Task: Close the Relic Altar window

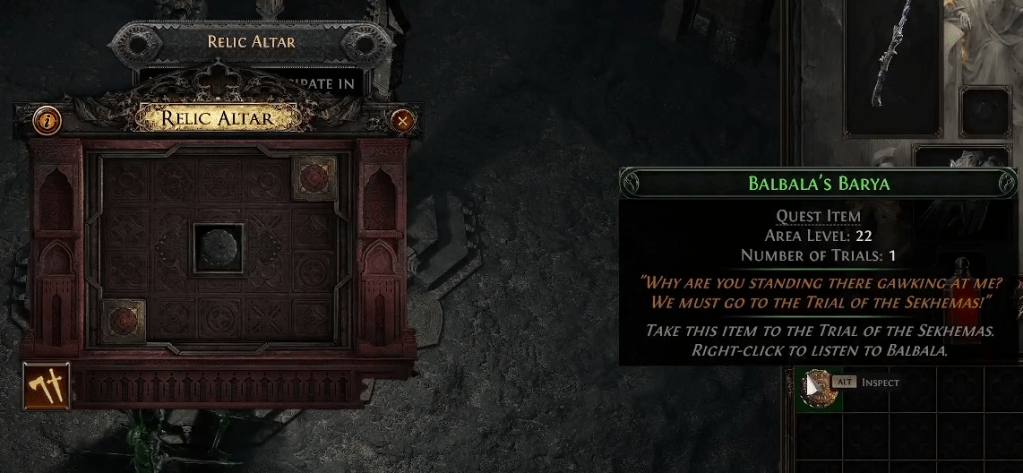Action: click(403, 121)
